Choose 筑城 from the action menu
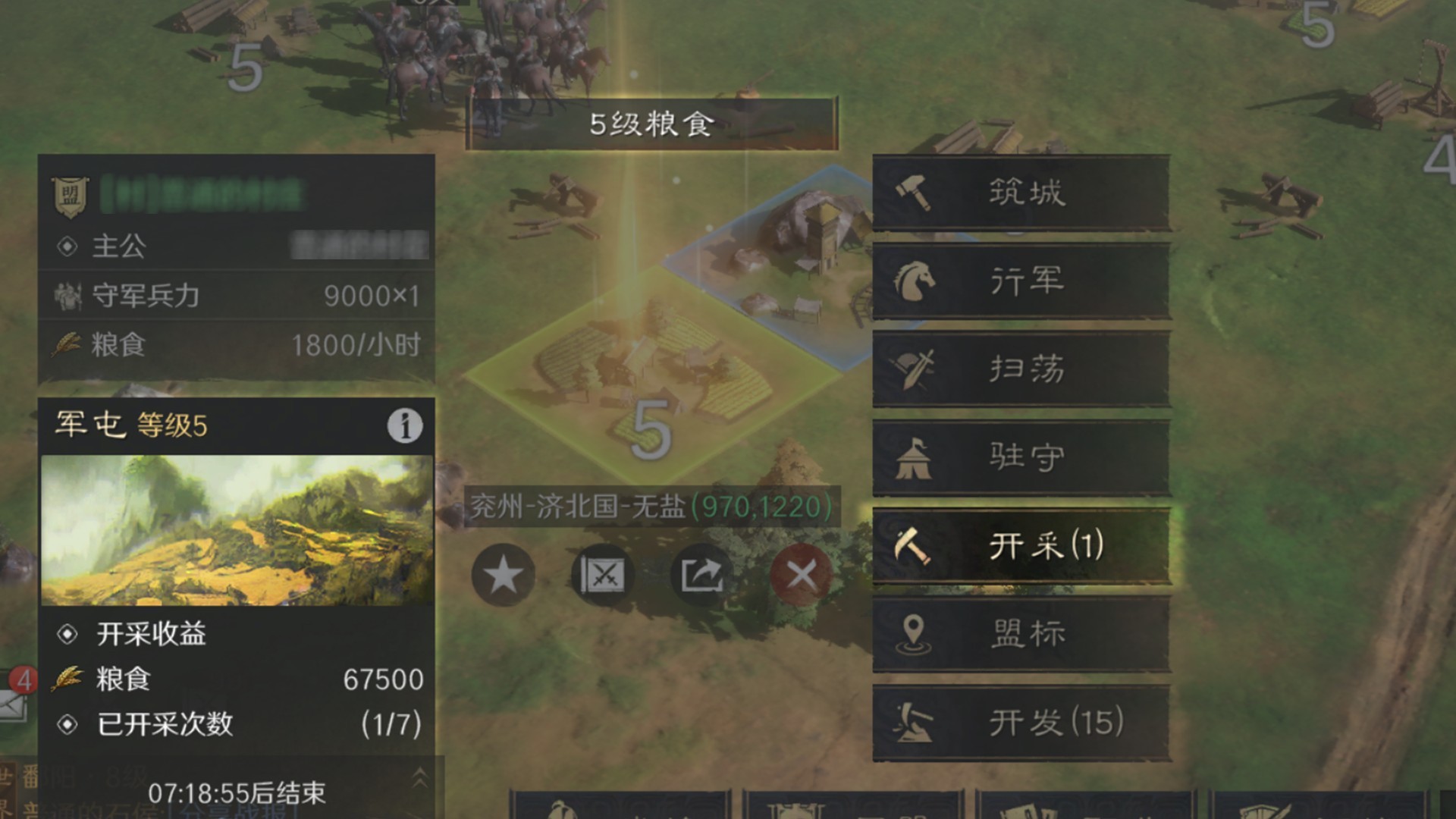This screenshot has width=1456, height=819. [1021, 192]
